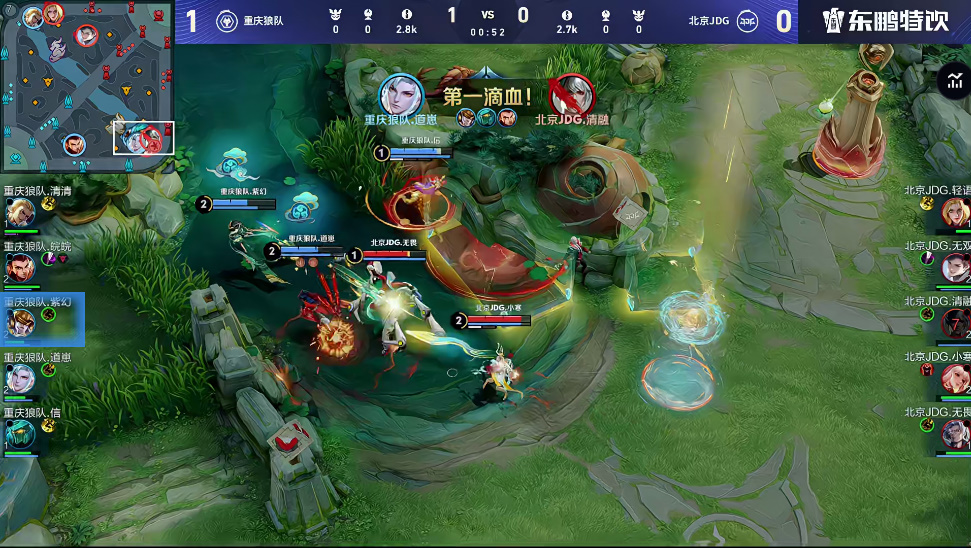The width and height of the screenshot is (971, 548).
Task: Select player 重庆狼队.清清 portrait
Action: 20,211
